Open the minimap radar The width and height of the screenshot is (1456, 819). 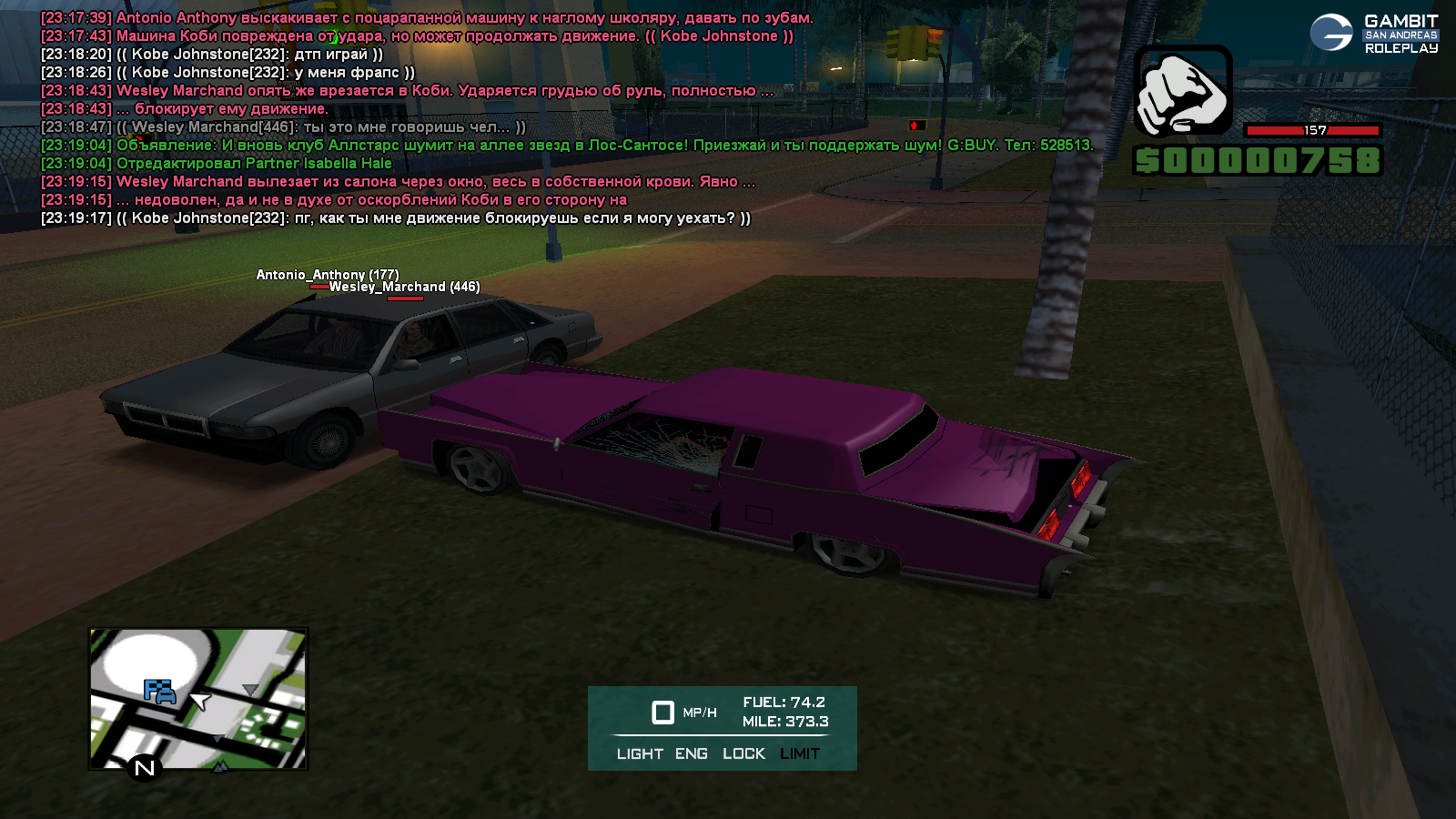[198, 698]
